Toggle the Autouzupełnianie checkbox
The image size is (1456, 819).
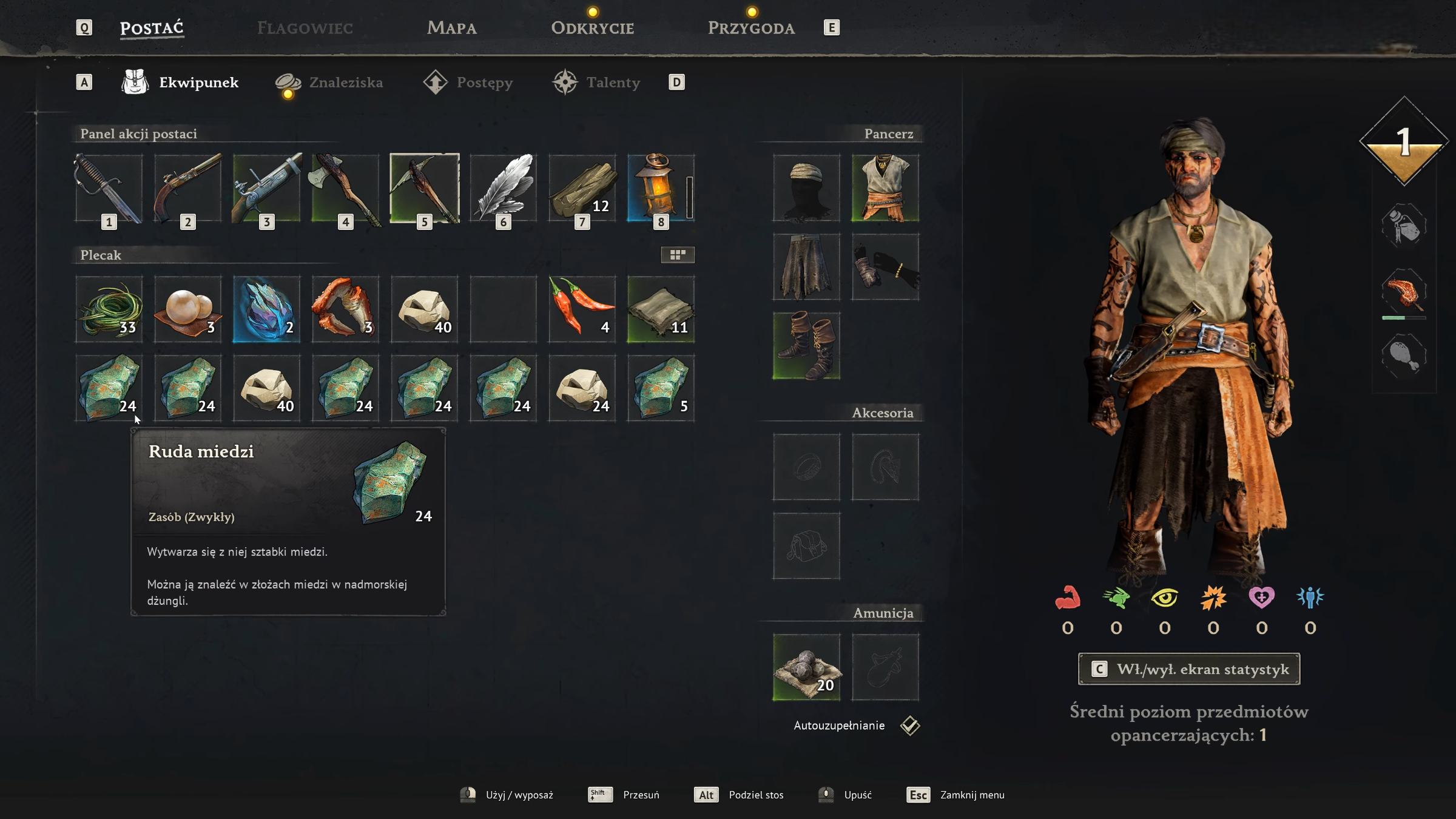coord(910,726)
